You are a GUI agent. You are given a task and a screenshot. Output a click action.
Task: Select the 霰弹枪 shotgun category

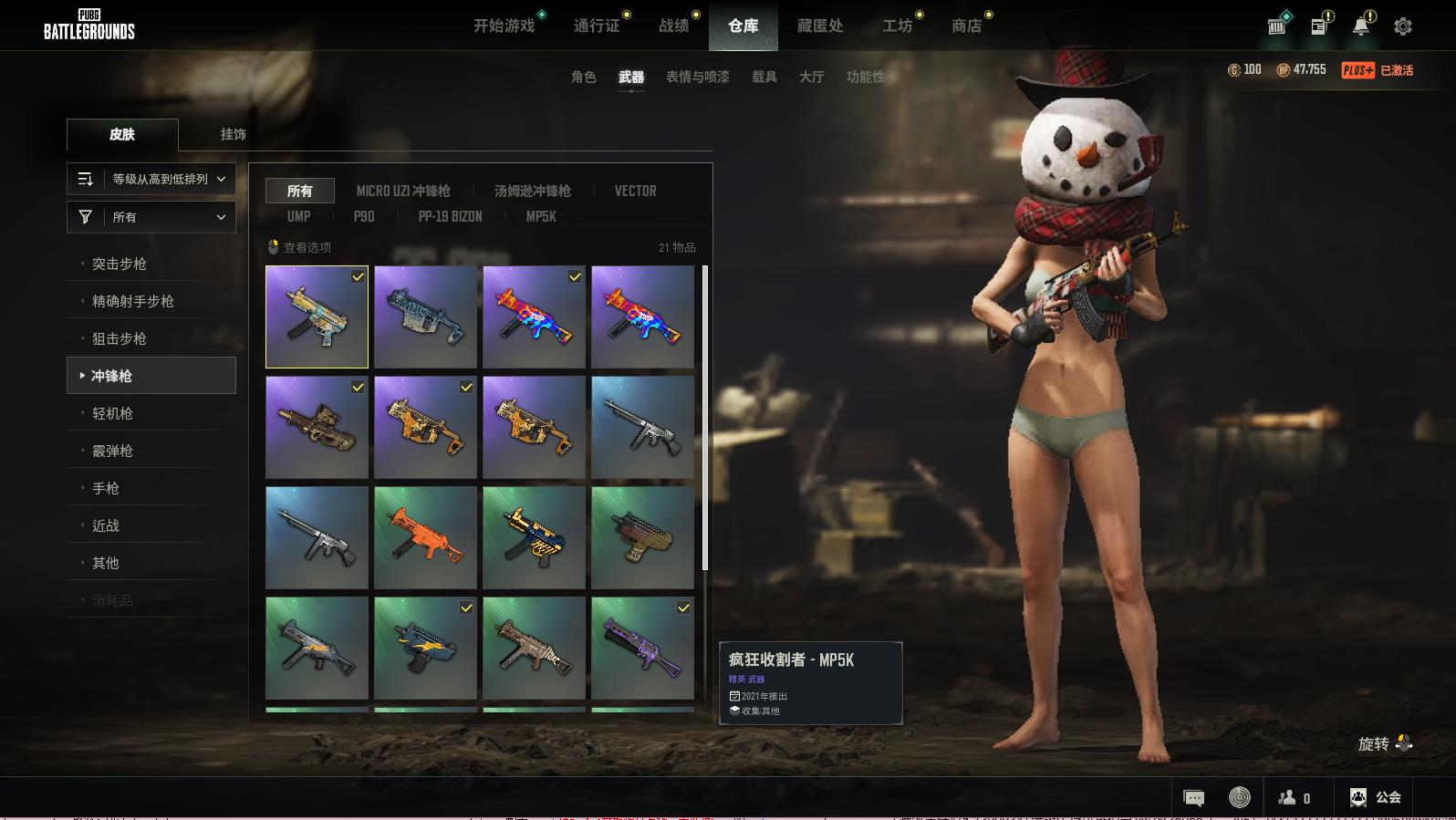(x=112, y=451)
